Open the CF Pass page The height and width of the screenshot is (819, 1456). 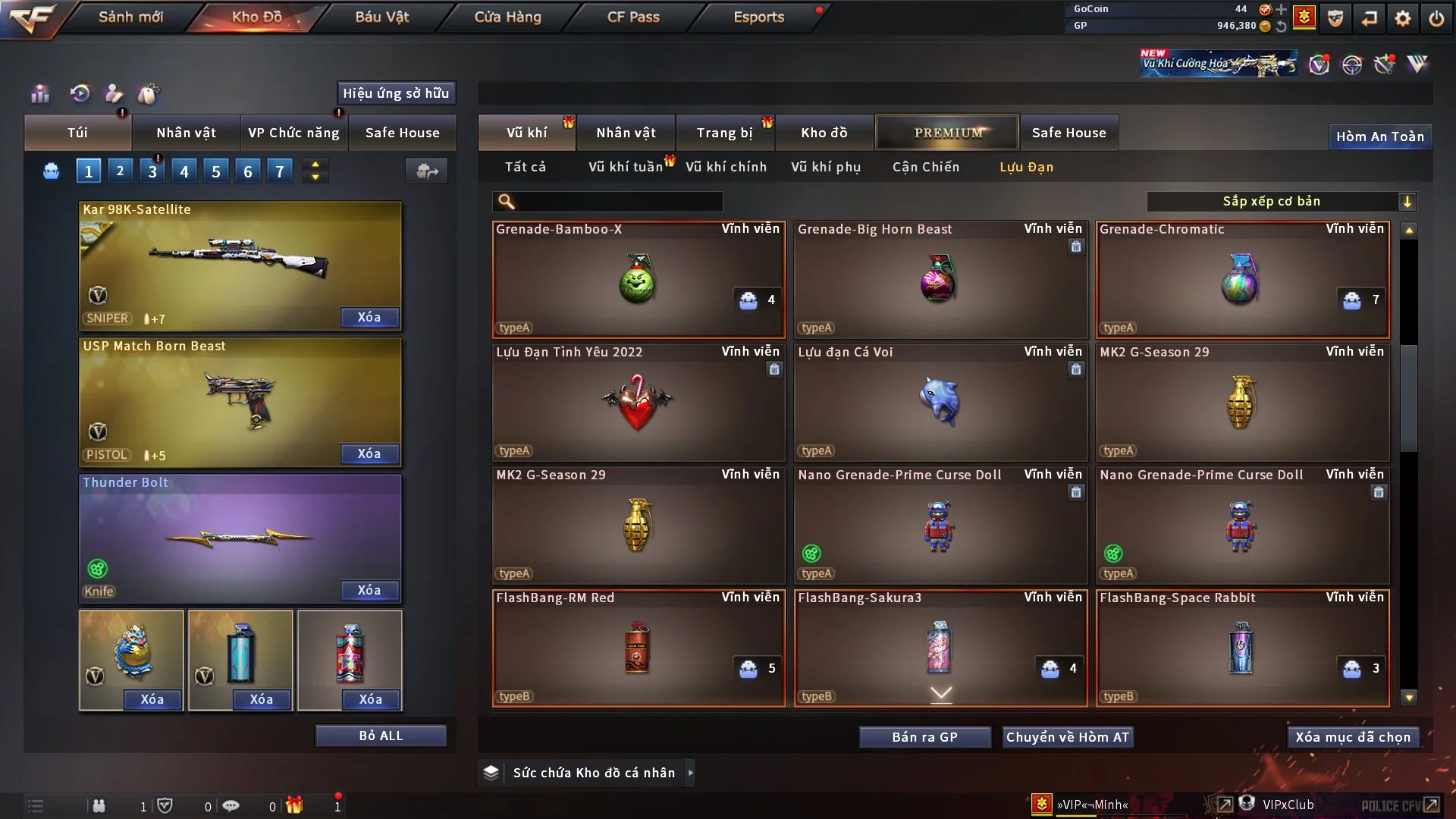click(x=633, y=17)
